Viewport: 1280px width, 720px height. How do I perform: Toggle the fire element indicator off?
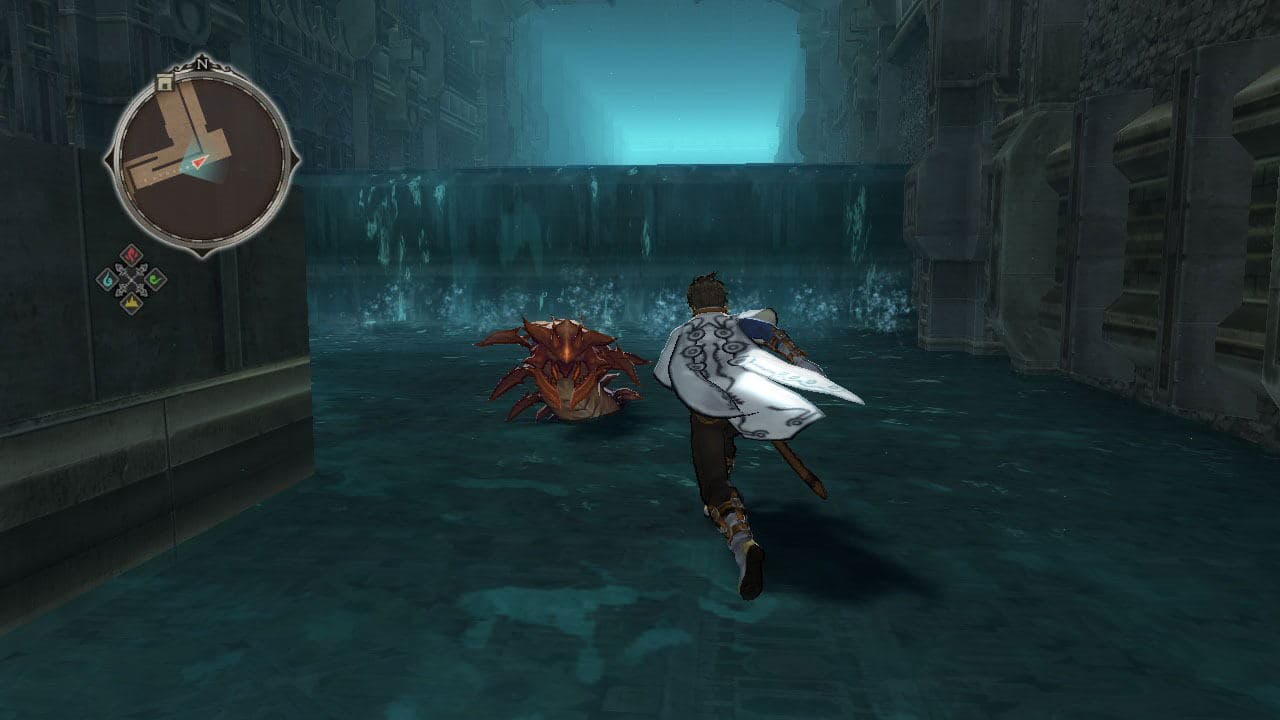tap(131, 254)
